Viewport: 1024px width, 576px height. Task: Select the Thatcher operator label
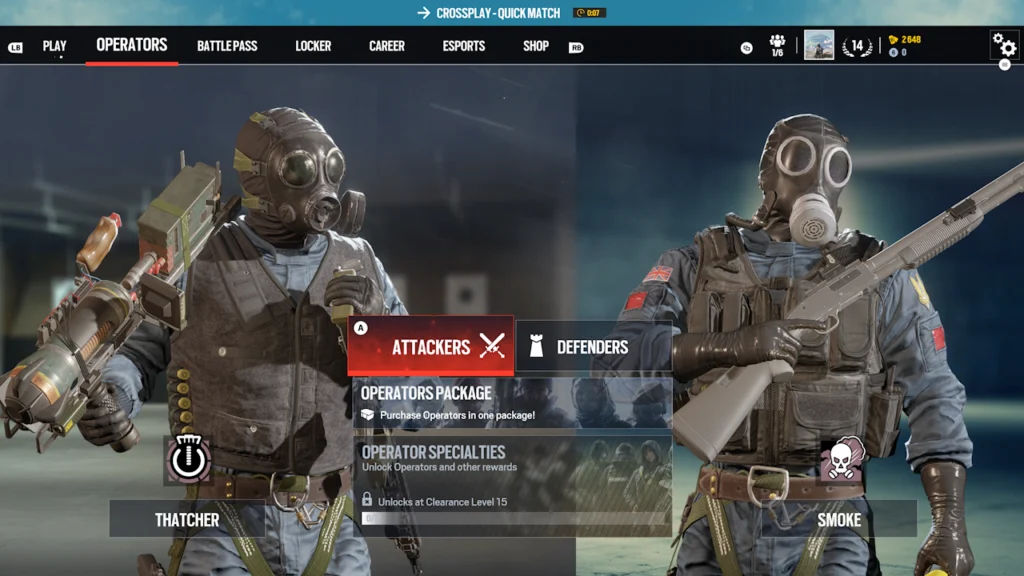[187, 520]
